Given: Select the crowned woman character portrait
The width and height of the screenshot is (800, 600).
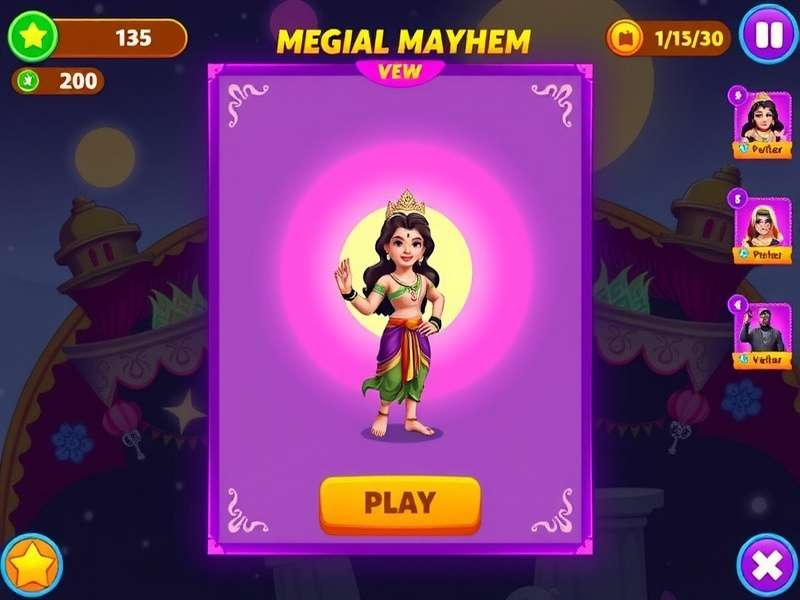Looking at the screenshot, I should pos(763,122).
